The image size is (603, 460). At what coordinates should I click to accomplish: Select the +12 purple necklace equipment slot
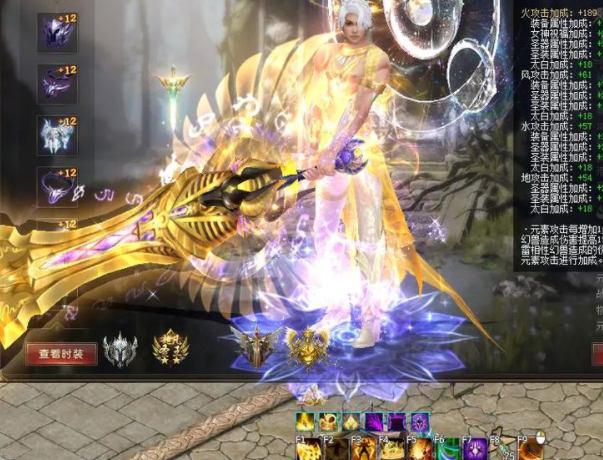pyautogui.click(x=57, y=186)
